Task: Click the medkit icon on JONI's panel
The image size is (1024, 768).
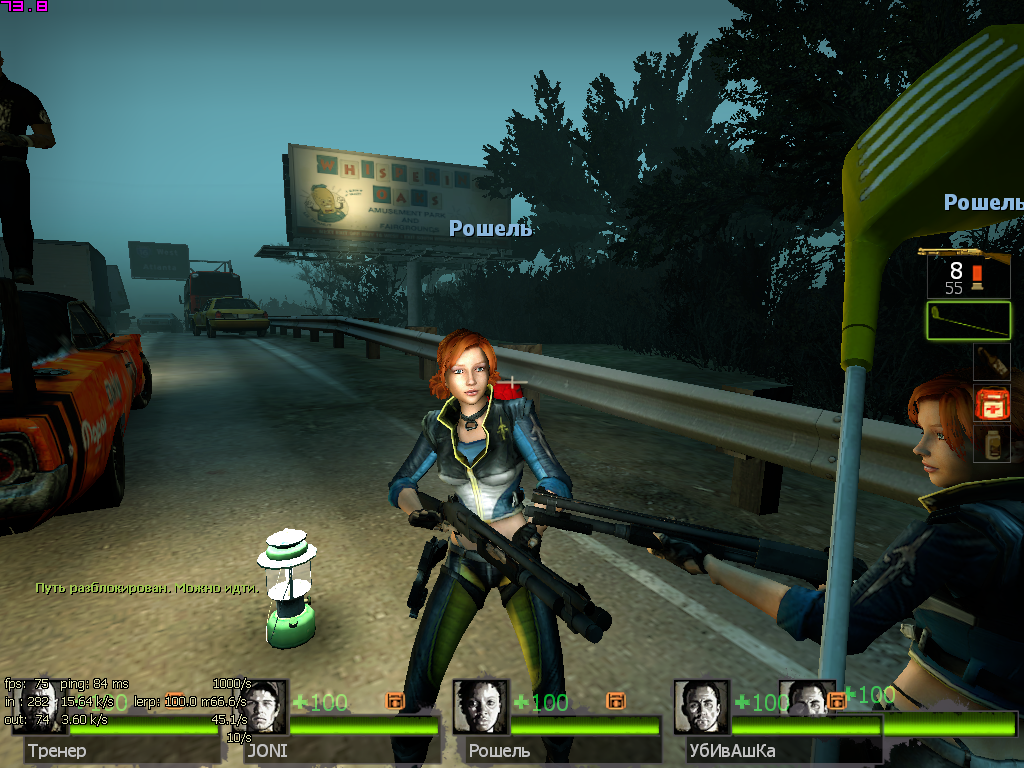Action: click(x=395, y=701)
